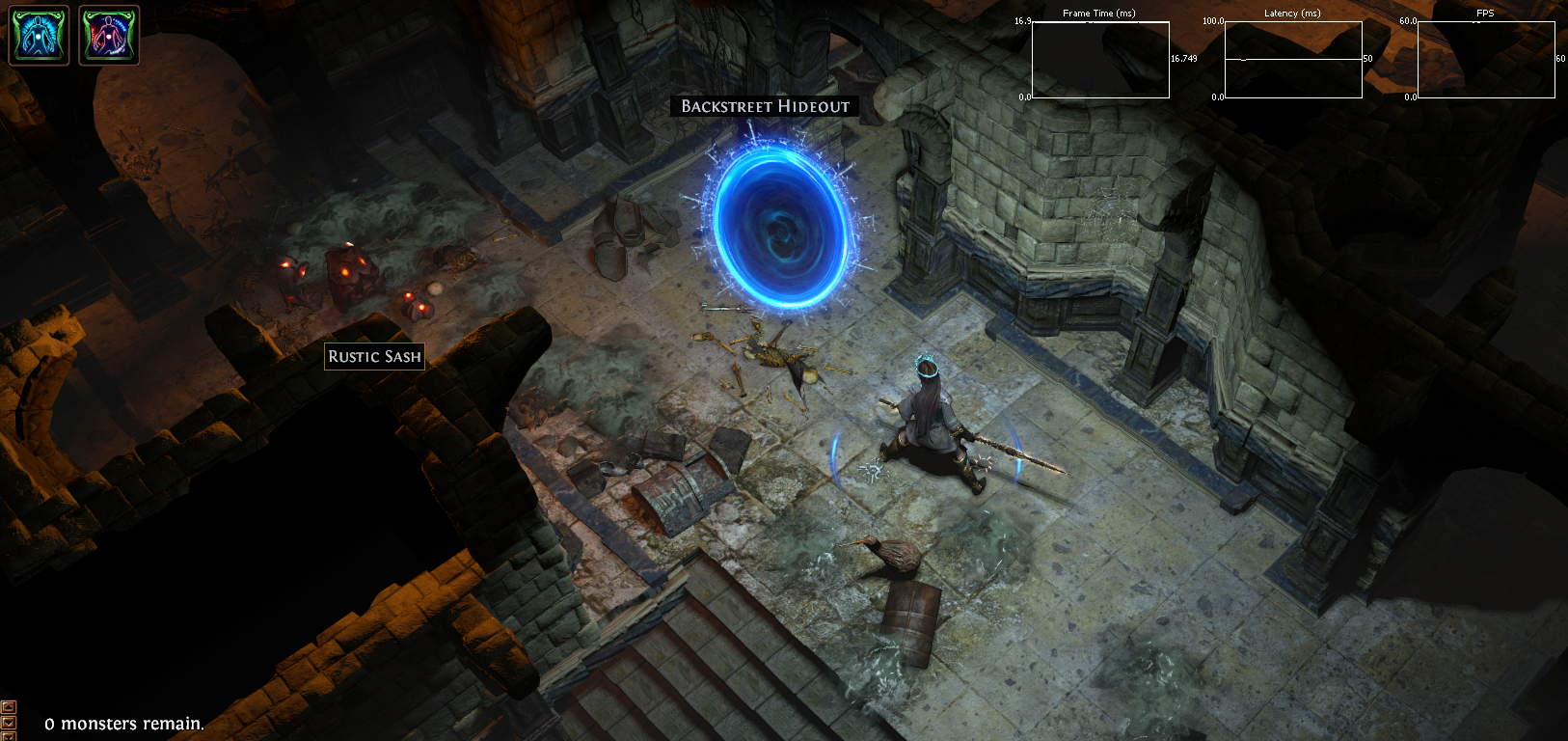The width and height of the screenshot is (1568, 741).
Task: Pick up the Rustic Sash item label
Action: (x=374, y=356)
